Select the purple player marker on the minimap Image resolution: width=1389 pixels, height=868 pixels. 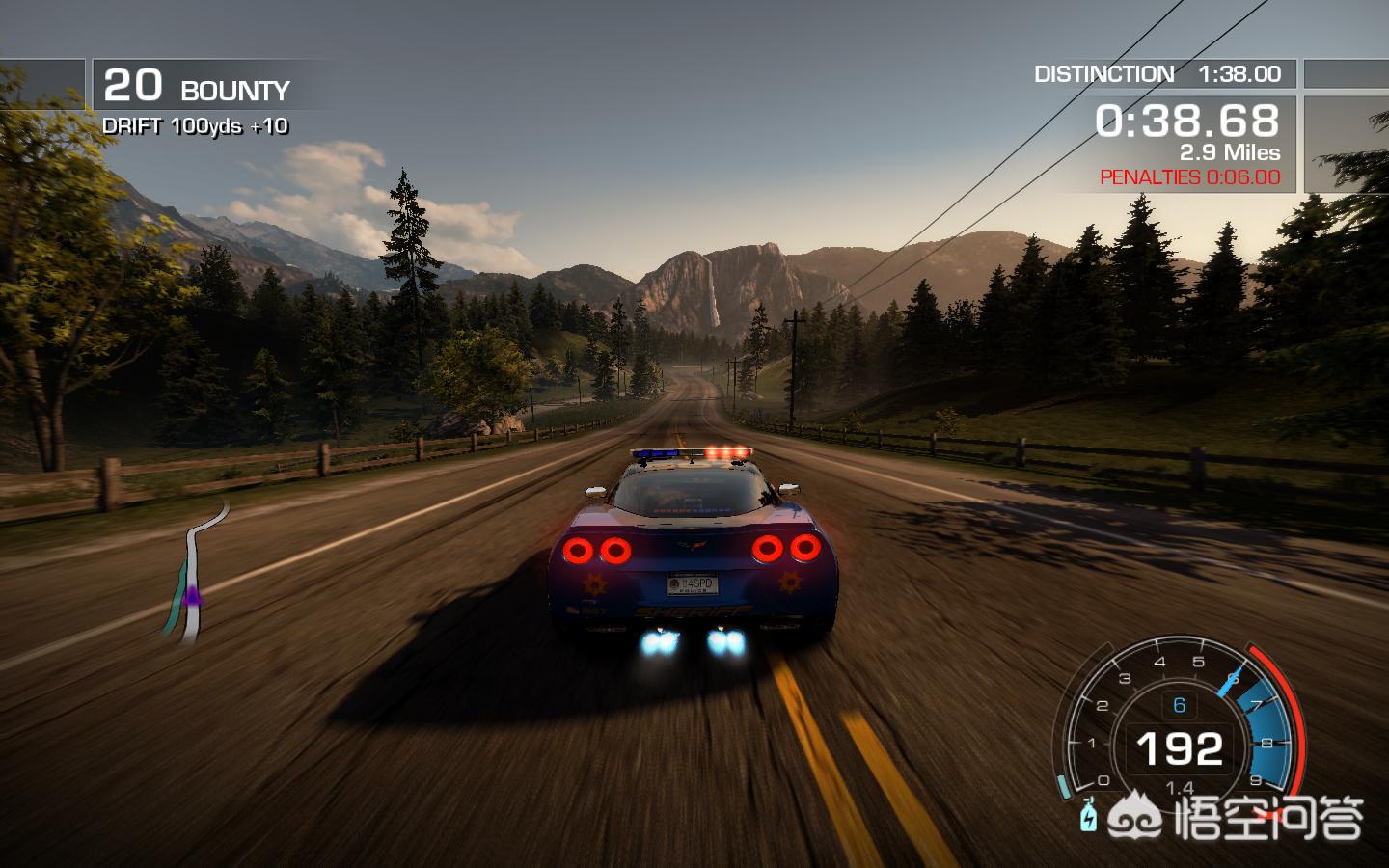[x=192, y=597]
